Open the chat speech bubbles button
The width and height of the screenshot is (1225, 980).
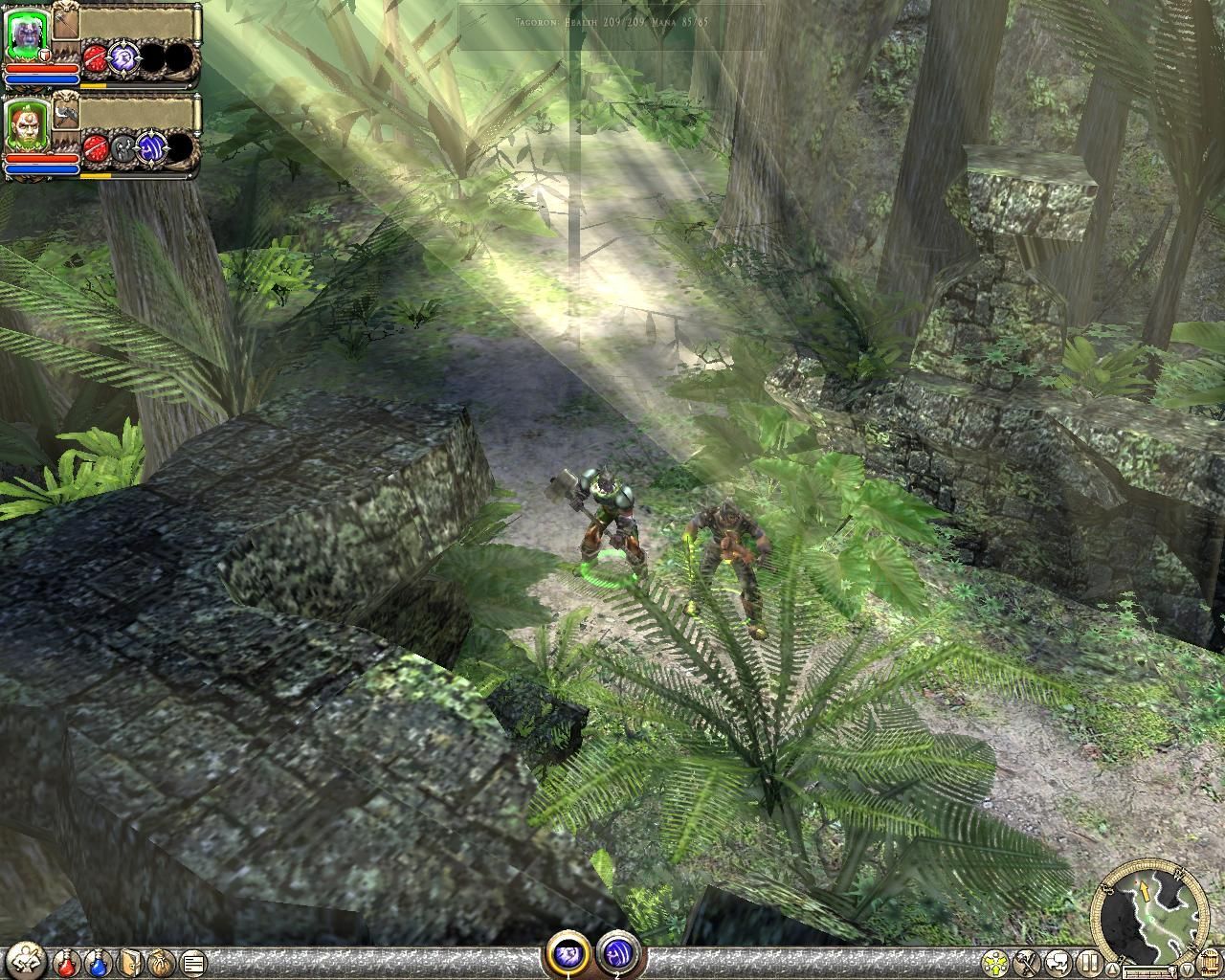1058,962
